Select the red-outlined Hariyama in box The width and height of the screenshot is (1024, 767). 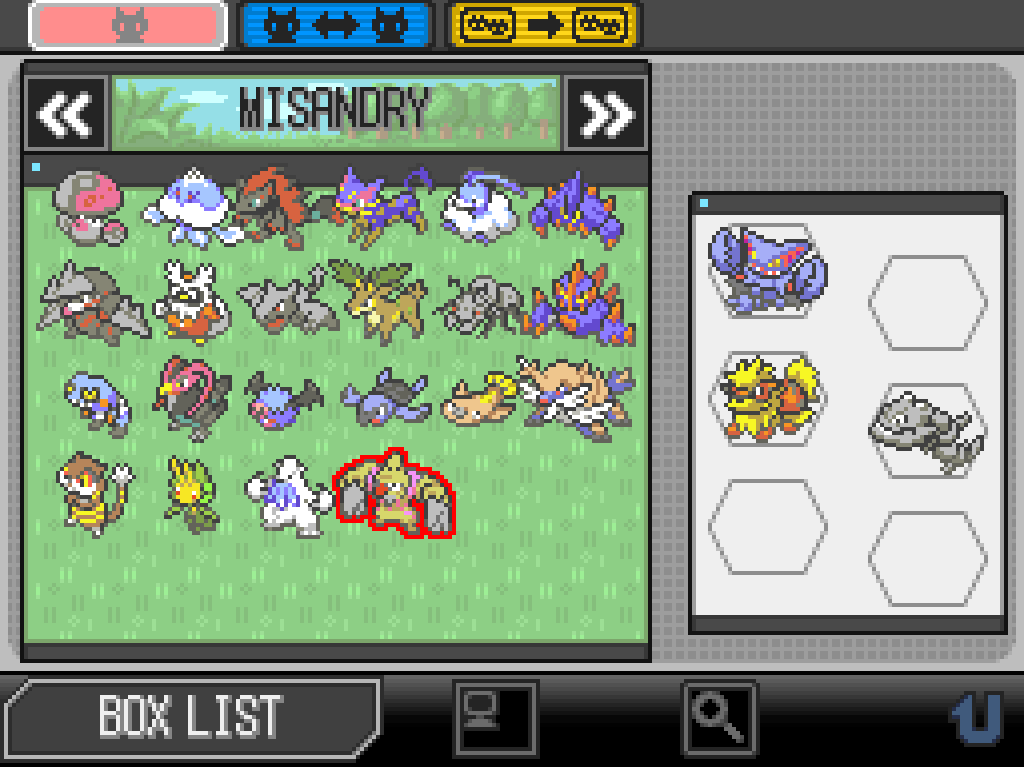(x=393, y=495)
